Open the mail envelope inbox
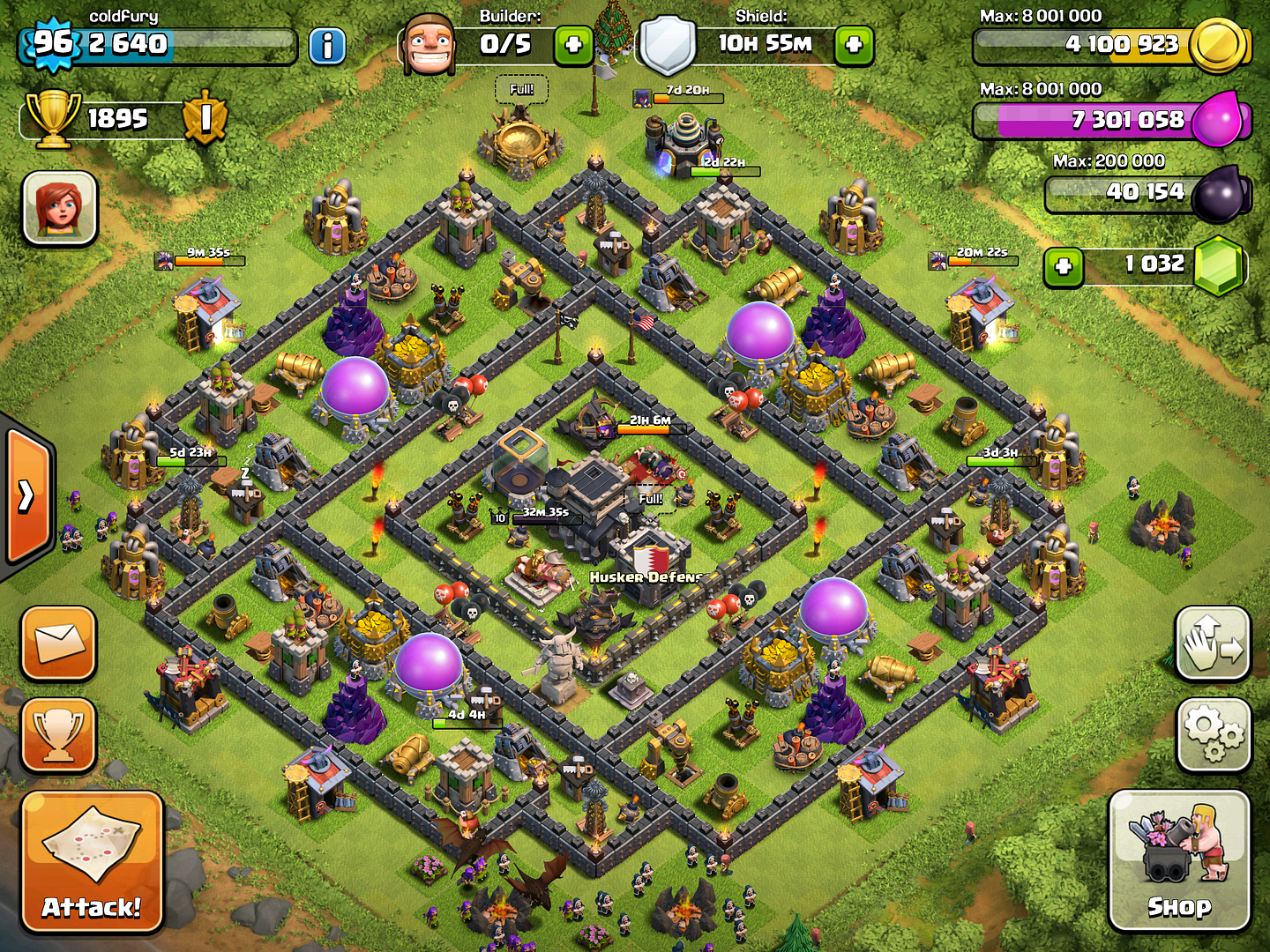 (58, 643)
